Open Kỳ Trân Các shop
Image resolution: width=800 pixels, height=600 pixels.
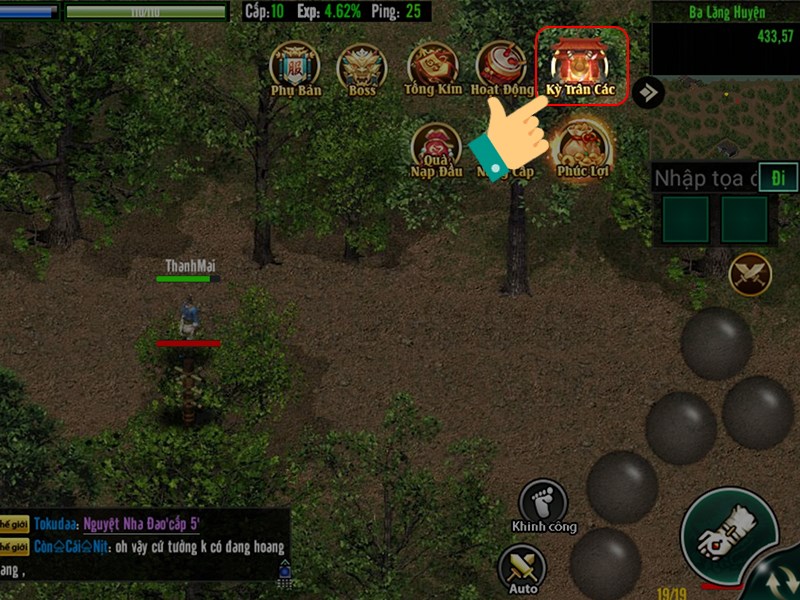(581, 64)
